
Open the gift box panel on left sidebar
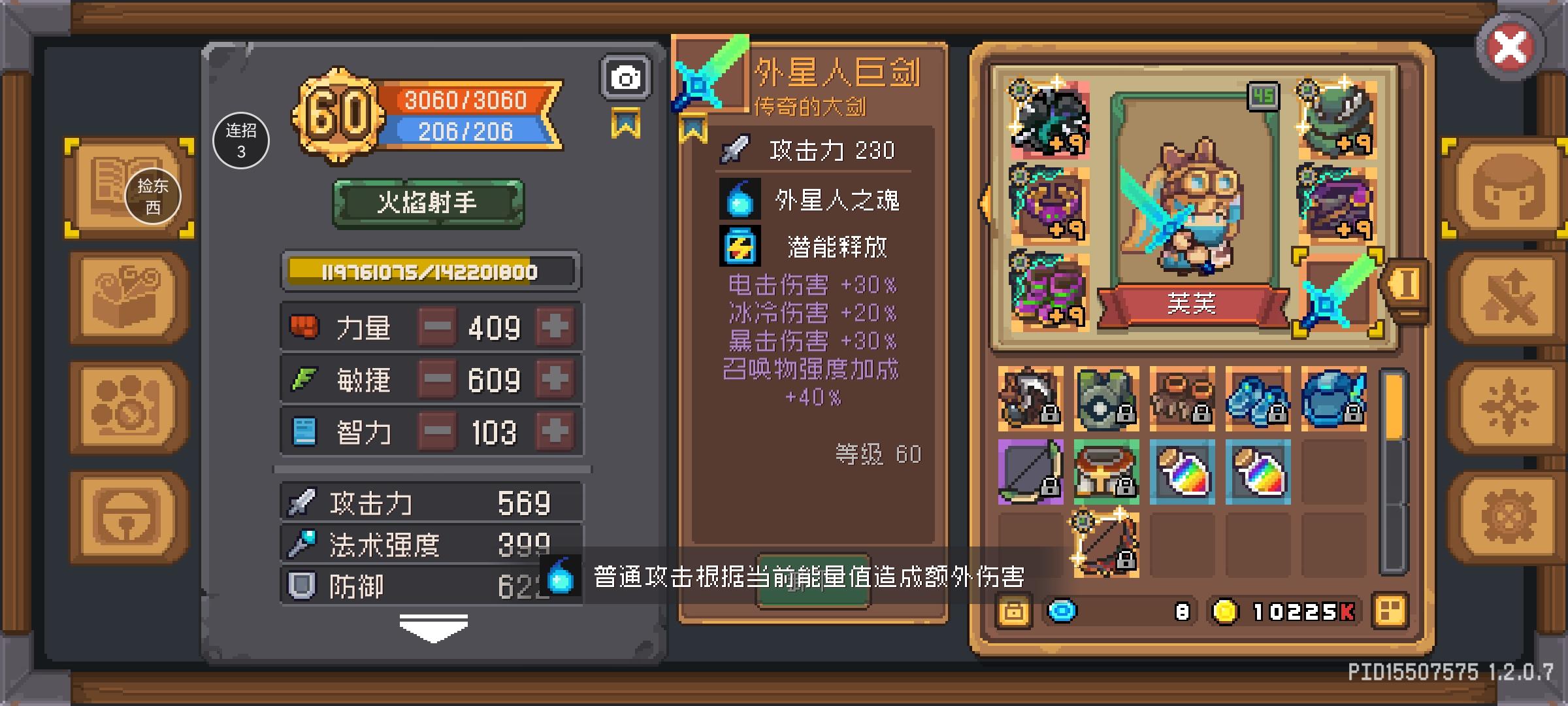pyautogui.click(x=124, y=297)
